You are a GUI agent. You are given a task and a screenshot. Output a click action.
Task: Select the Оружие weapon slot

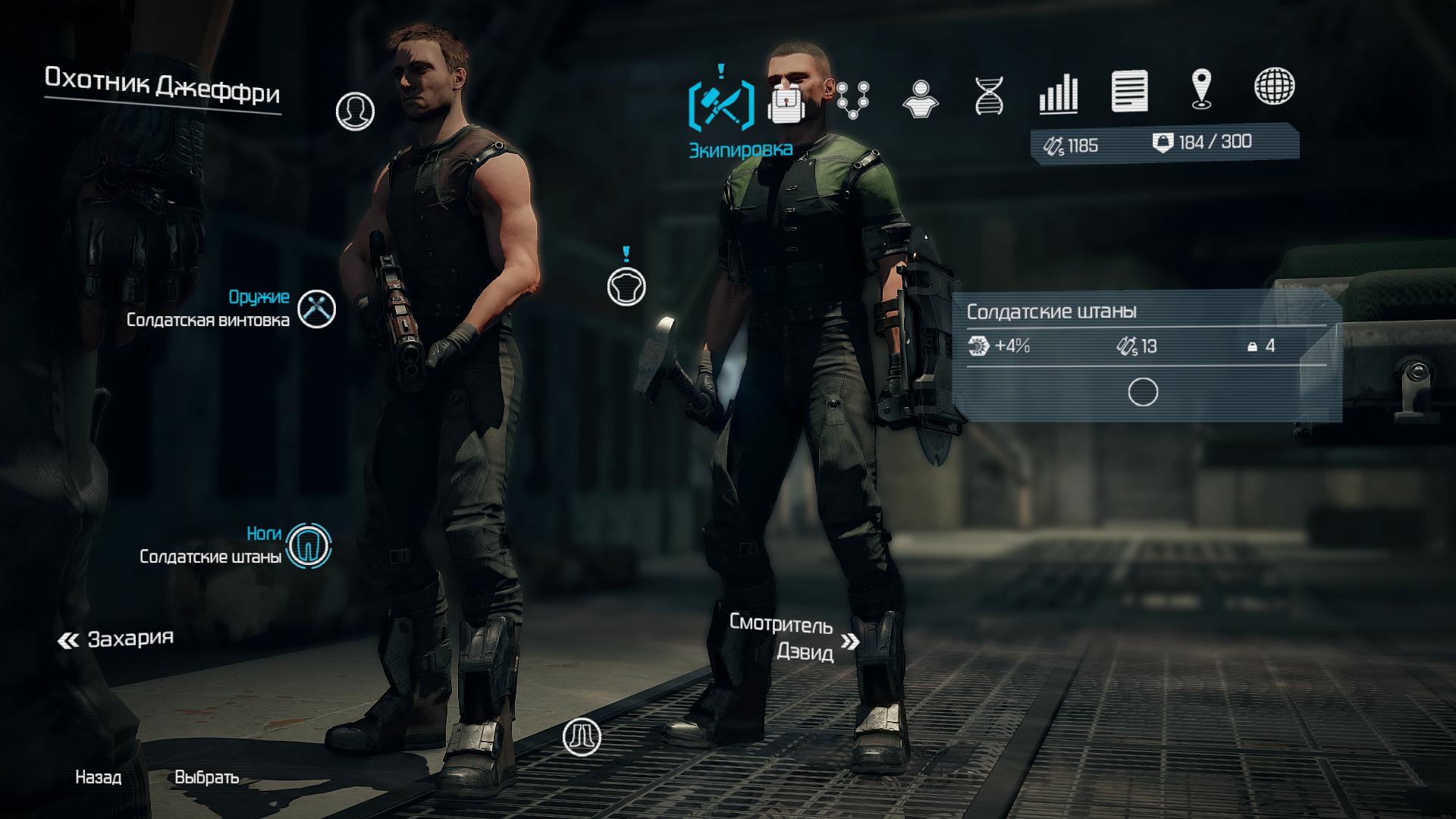tap(316, 309)
